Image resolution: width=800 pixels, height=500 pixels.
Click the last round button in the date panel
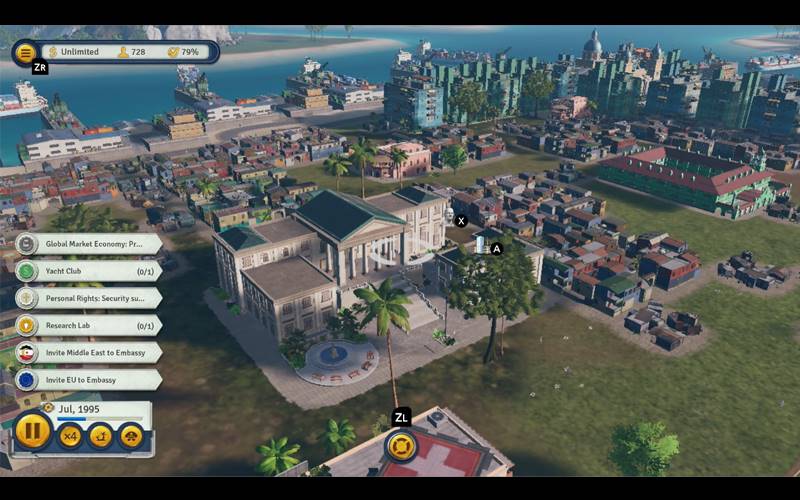point(131,435)
